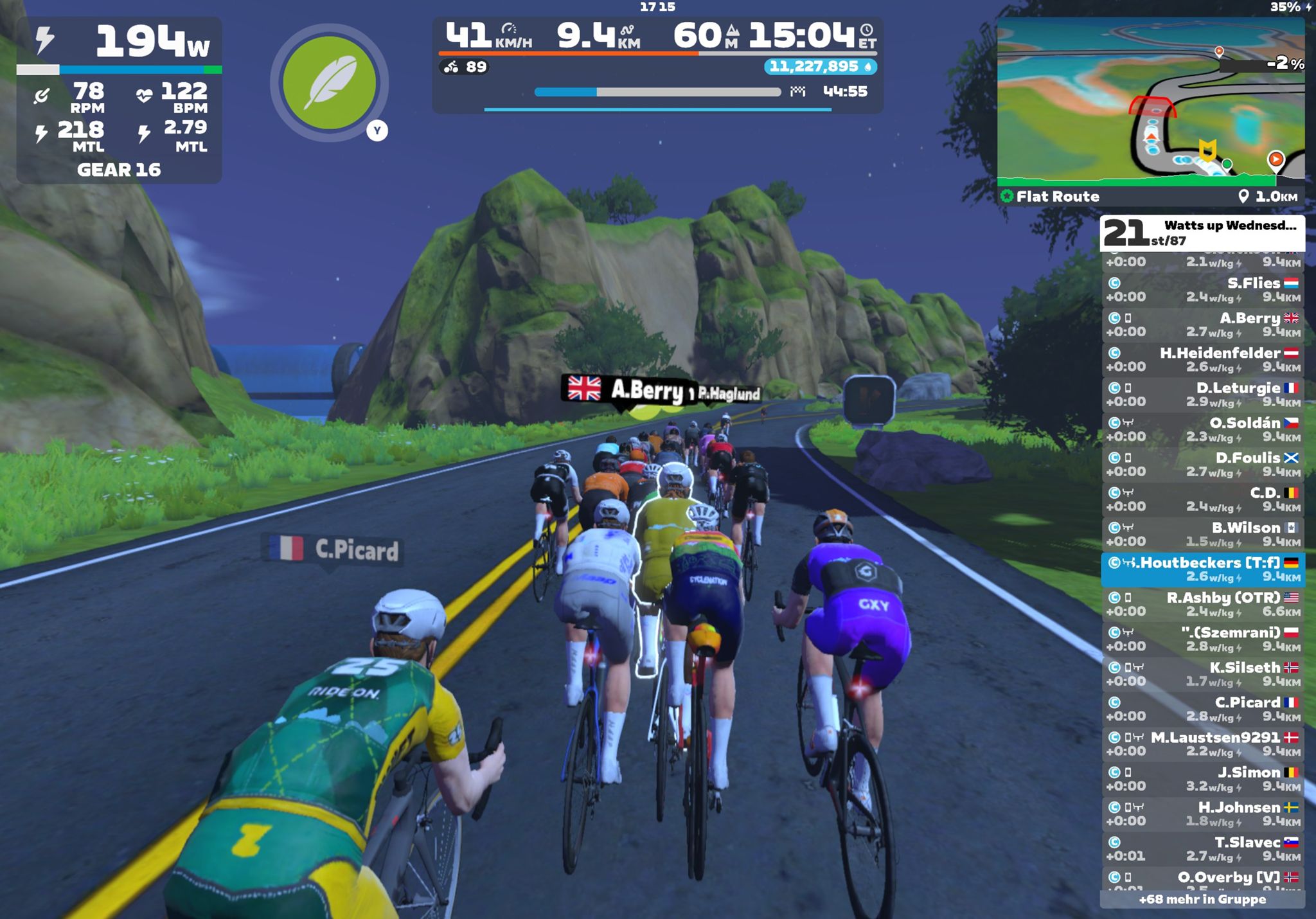
Task: Click the power and cadence stats panel
Action: (119, 100)
